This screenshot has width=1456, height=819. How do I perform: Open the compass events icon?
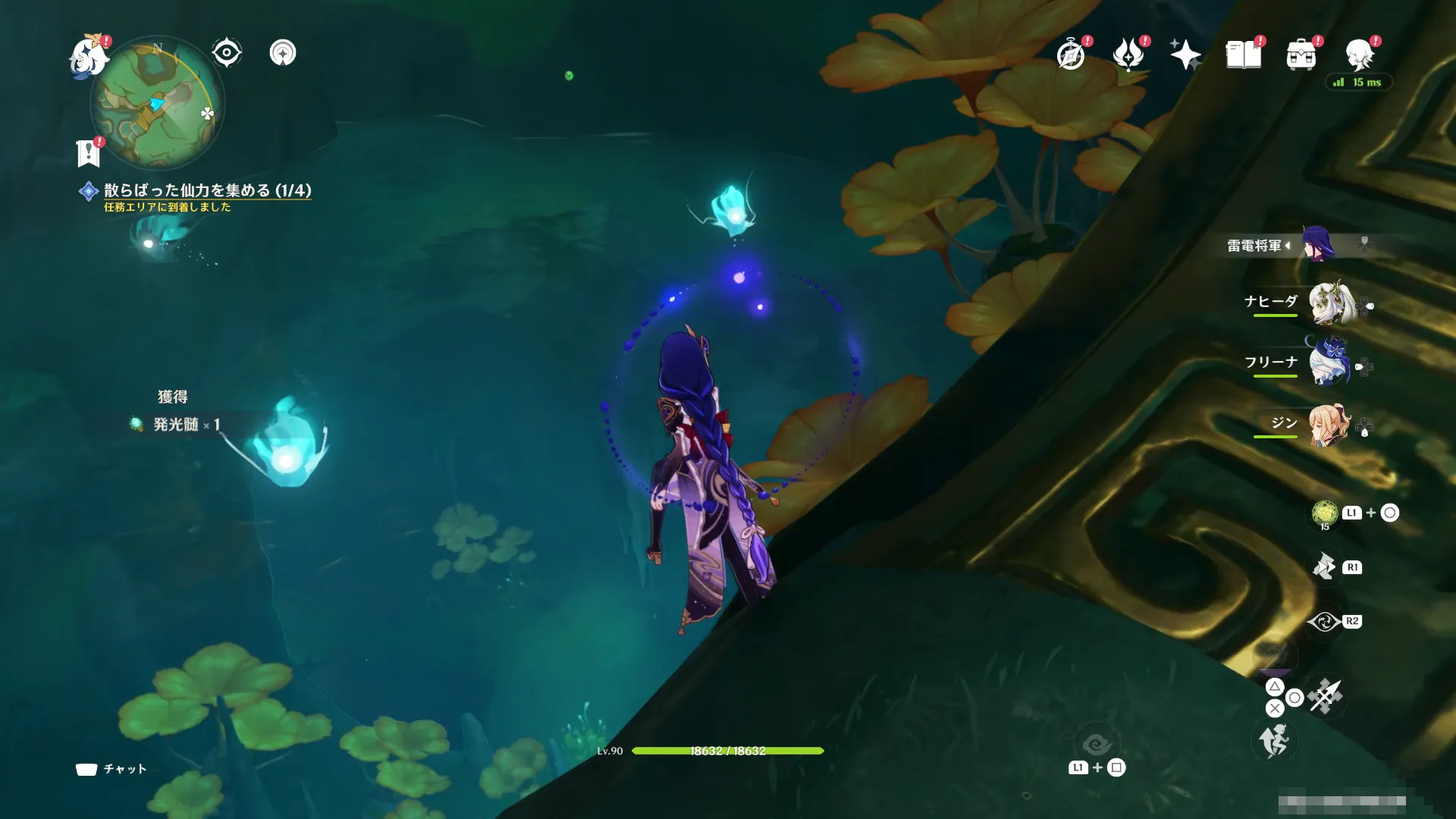tap(1071, 55)
